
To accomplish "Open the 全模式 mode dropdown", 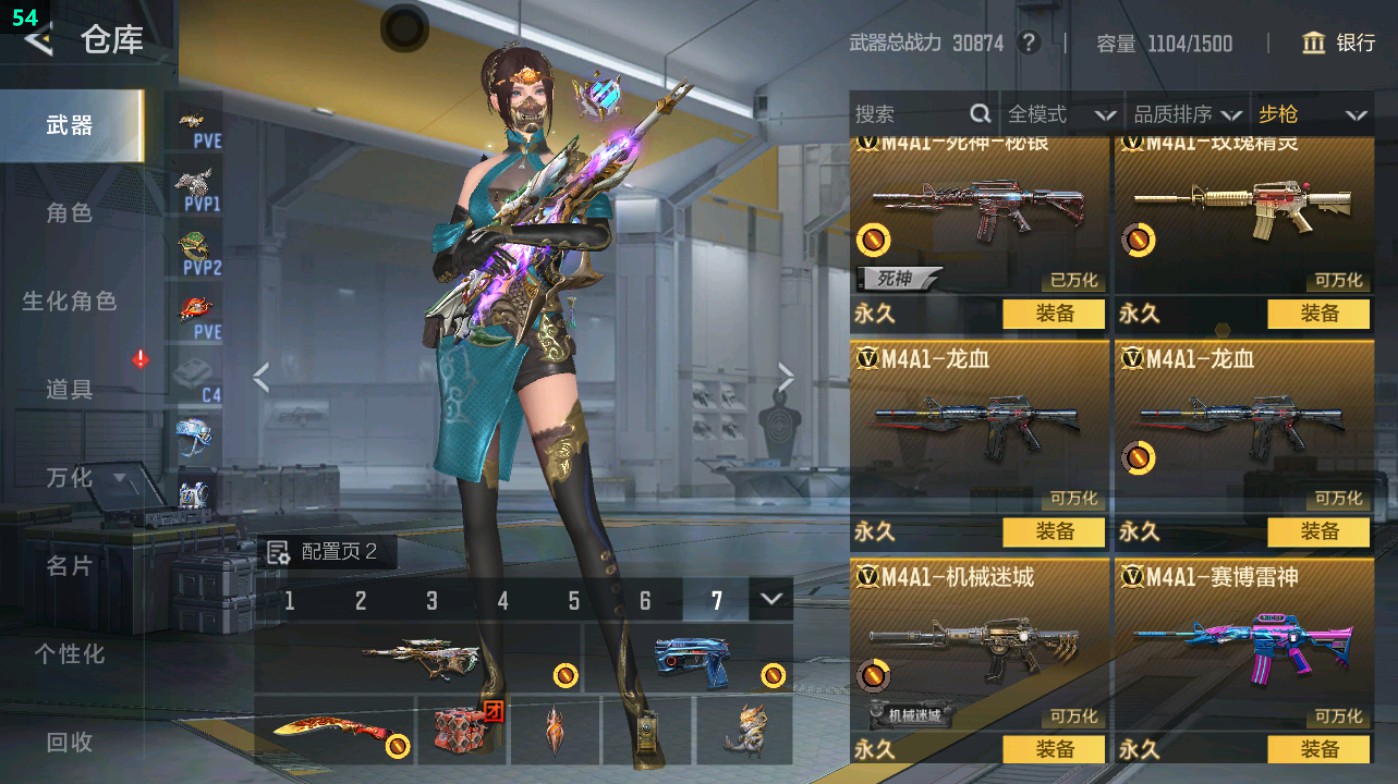I will pos(1060,115).
